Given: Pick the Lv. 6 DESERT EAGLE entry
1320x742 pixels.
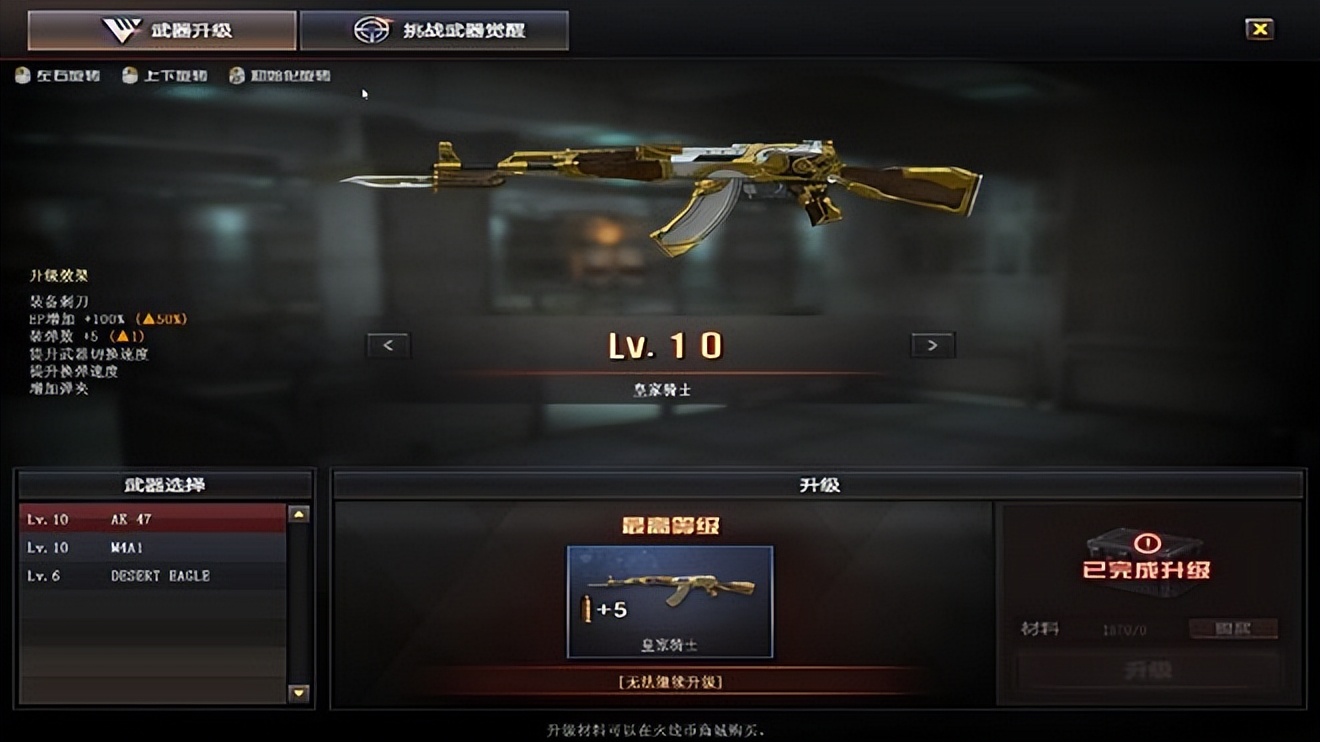Looking at the screenshot, I should [152, 576].
